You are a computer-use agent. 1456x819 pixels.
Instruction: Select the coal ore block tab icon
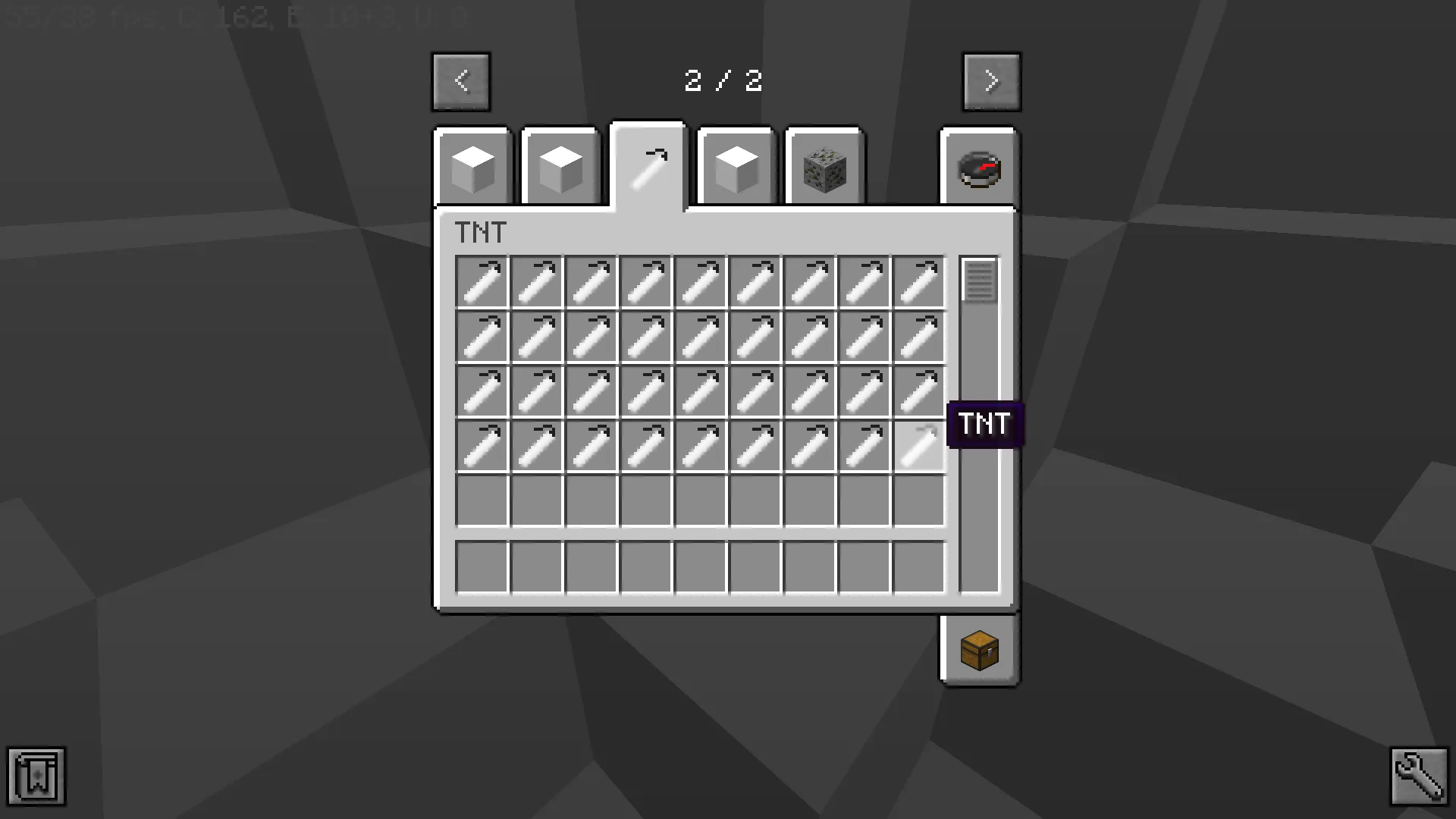(x=824, y=168)
